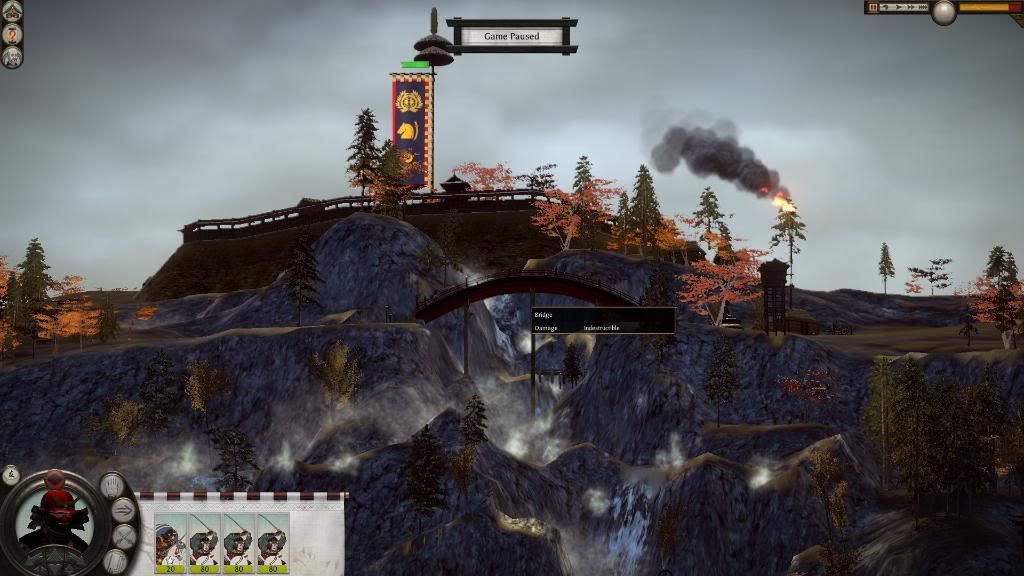Open the house-shaped menu icon
The image size is (1024, 576).
point(12,9)
